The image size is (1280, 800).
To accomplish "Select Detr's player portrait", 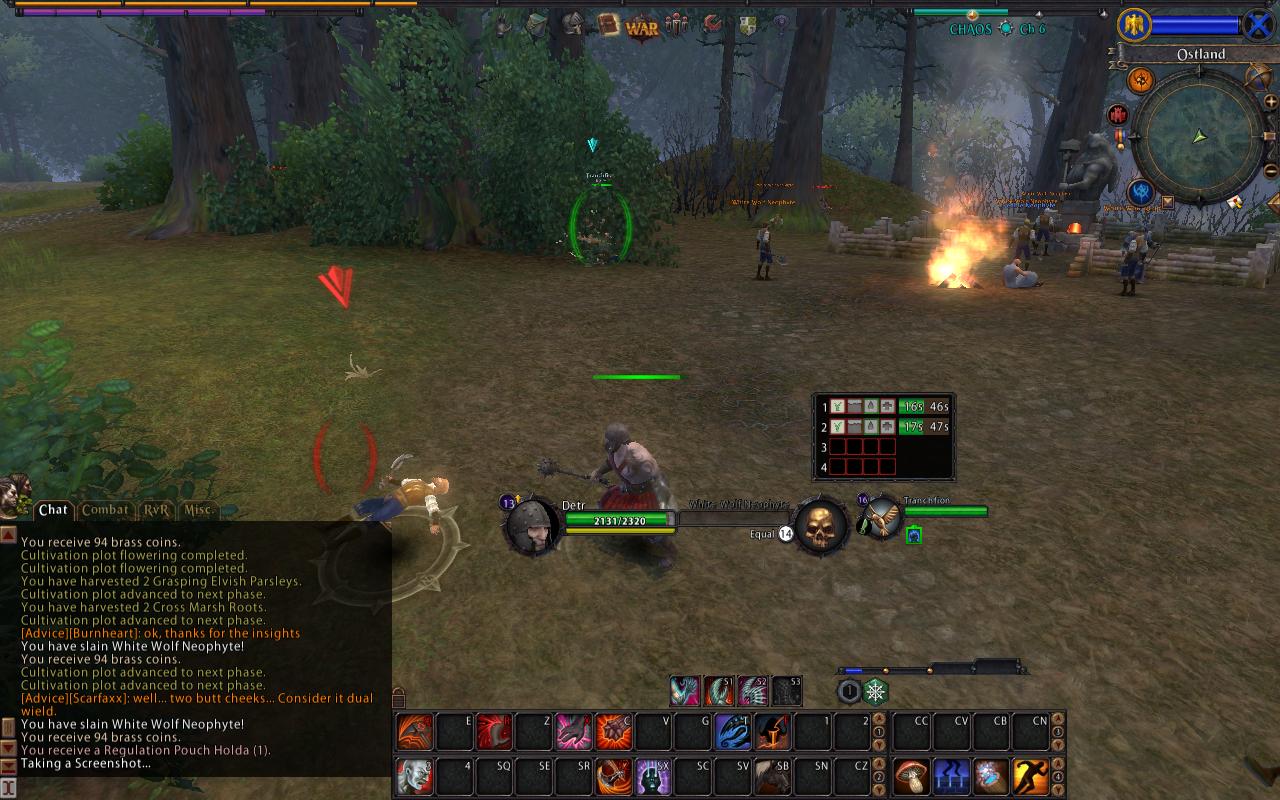I will tap(531, 525).
